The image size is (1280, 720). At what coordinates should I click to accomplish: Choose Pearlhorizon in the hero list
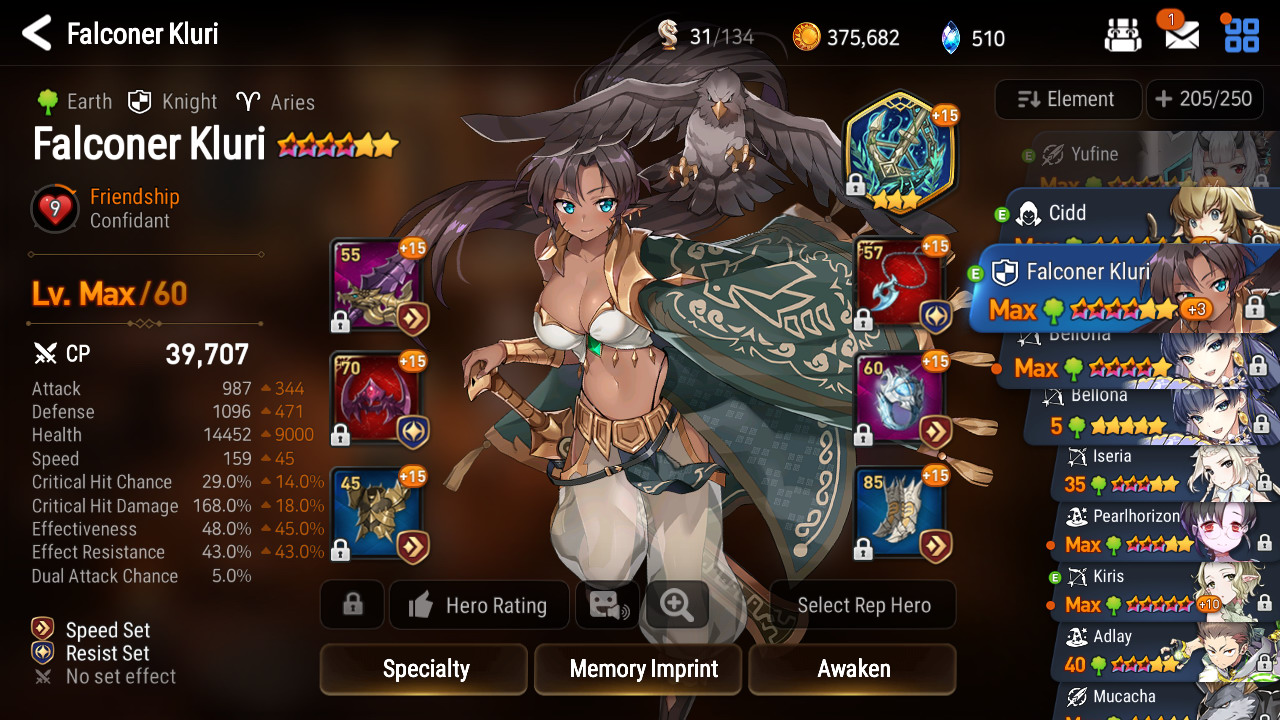[x=1150, y=530]
